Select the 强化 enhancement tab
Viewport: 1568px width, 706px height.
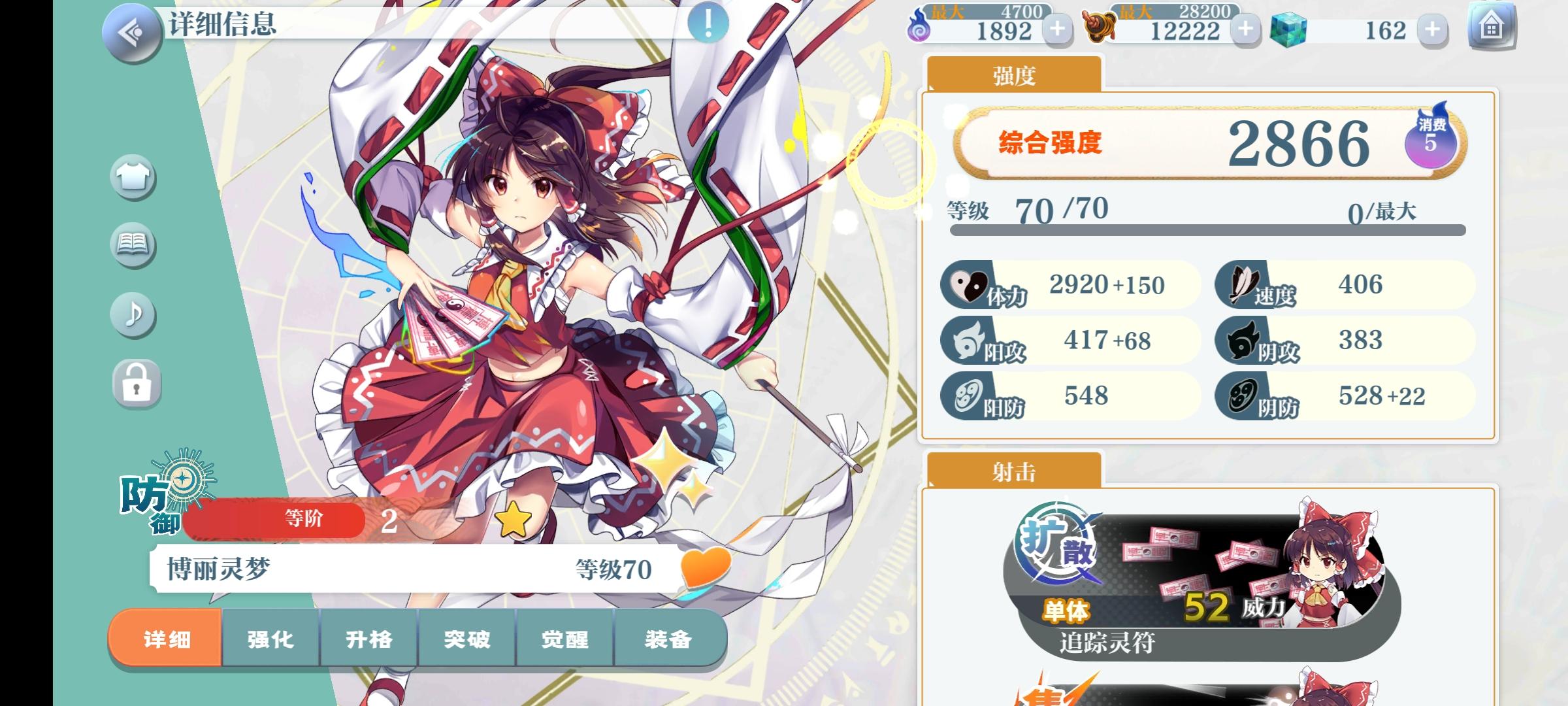[x=270, y=640]
